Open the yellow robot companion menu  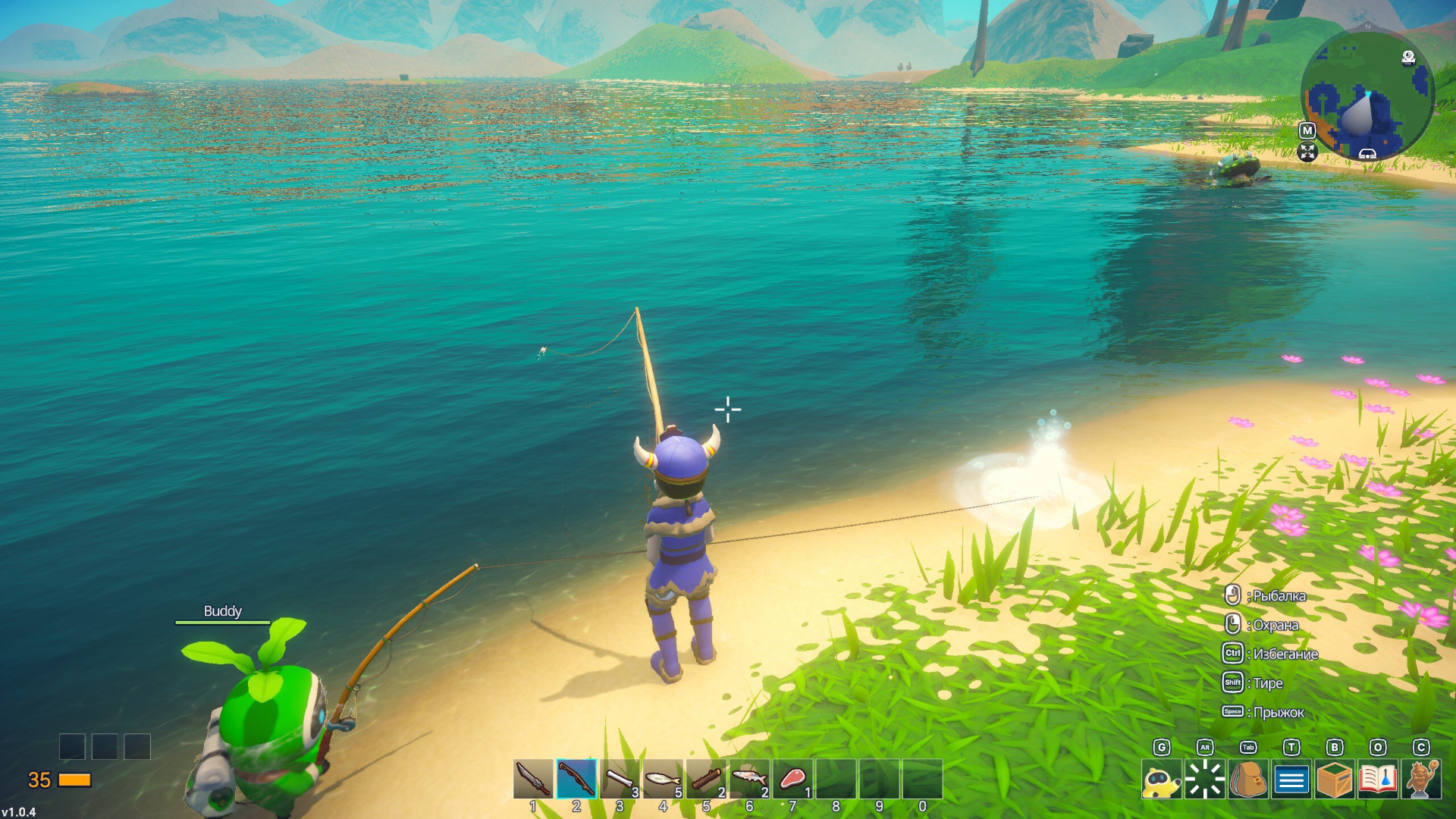point(1161,780)
